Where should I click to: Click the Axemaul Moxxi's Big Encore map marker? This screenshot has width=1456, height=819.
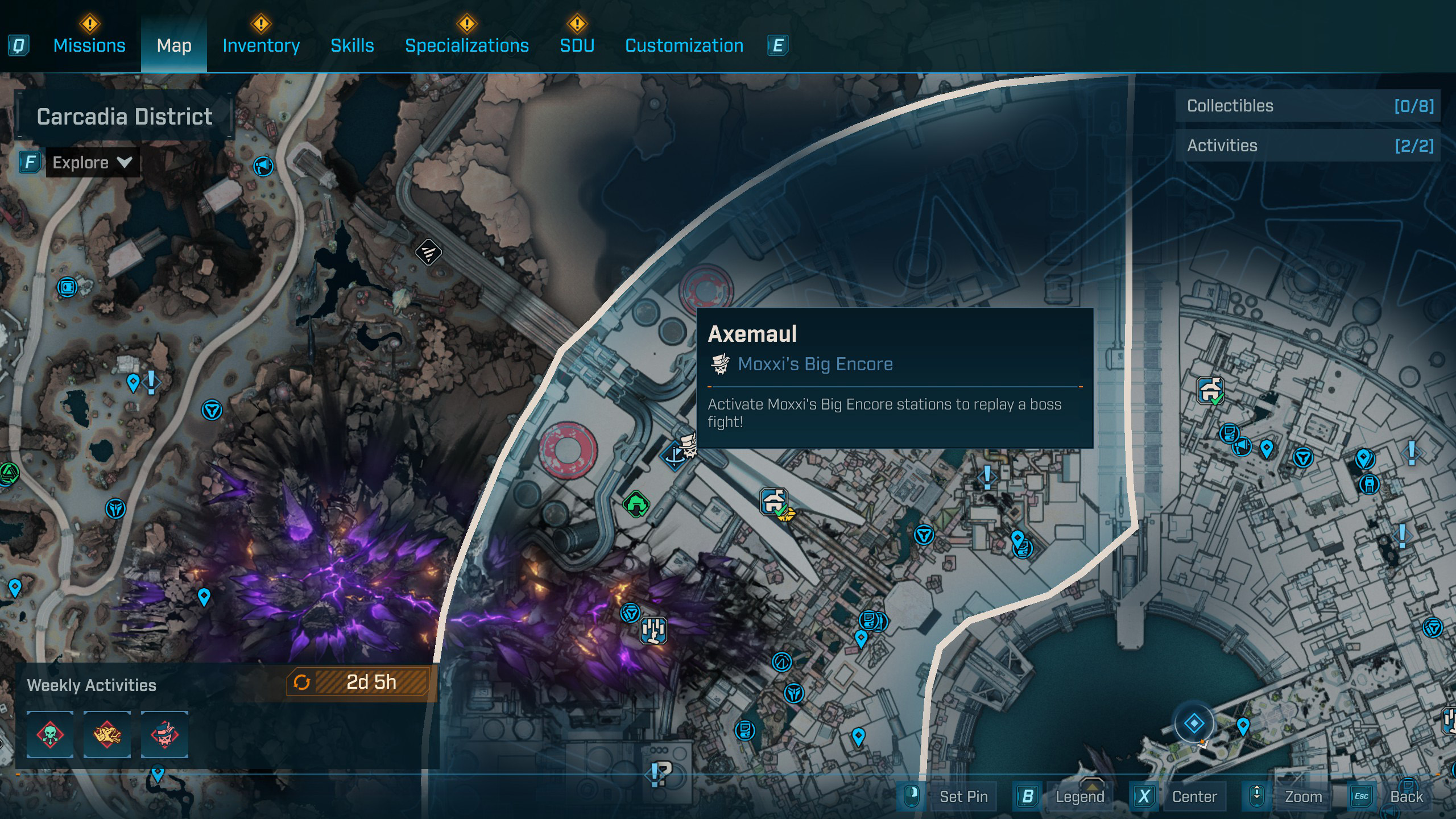tap(689, 446)
